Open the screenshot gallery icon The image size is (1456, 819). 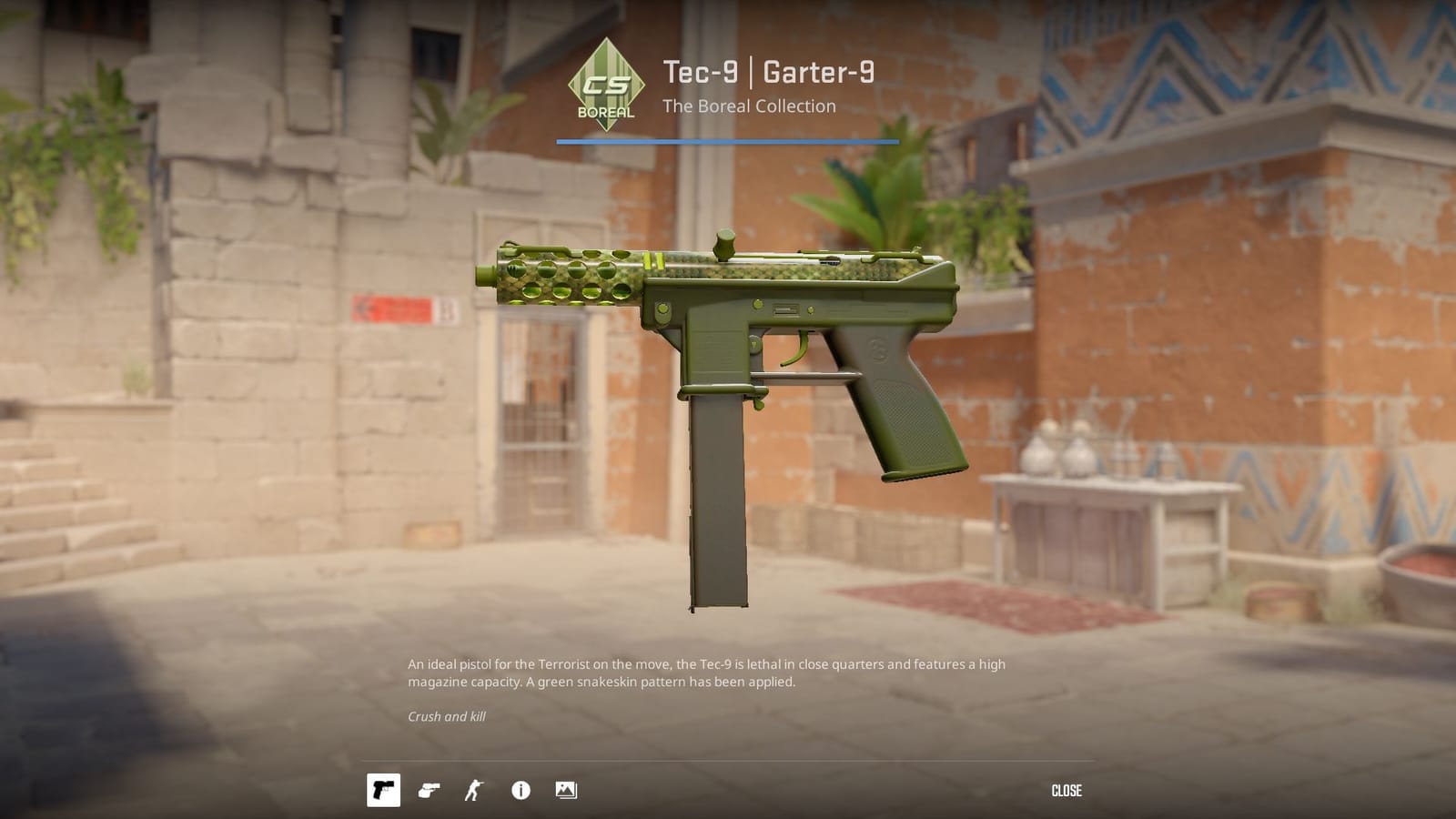[566, 790]
